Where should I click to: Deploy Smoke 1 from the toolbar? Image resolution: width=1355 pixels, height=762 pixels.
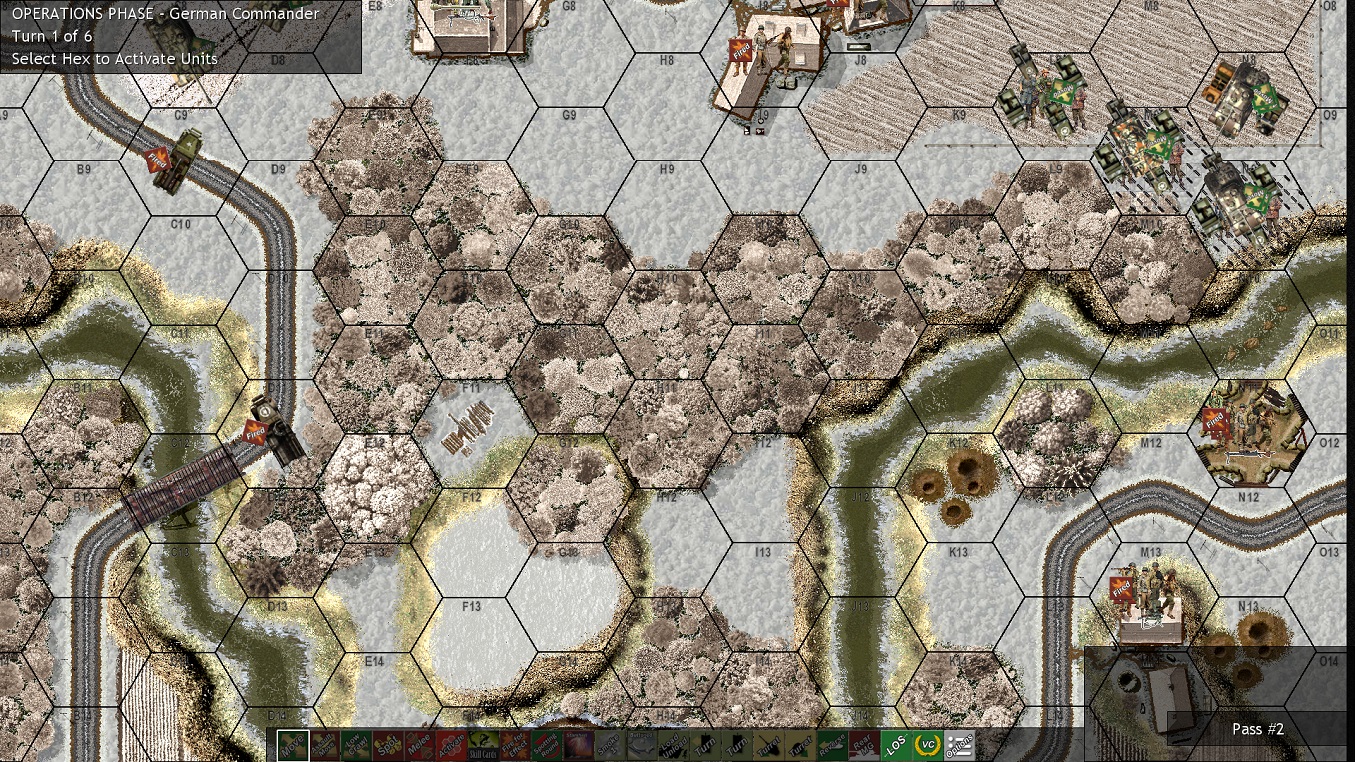[609, 745]
